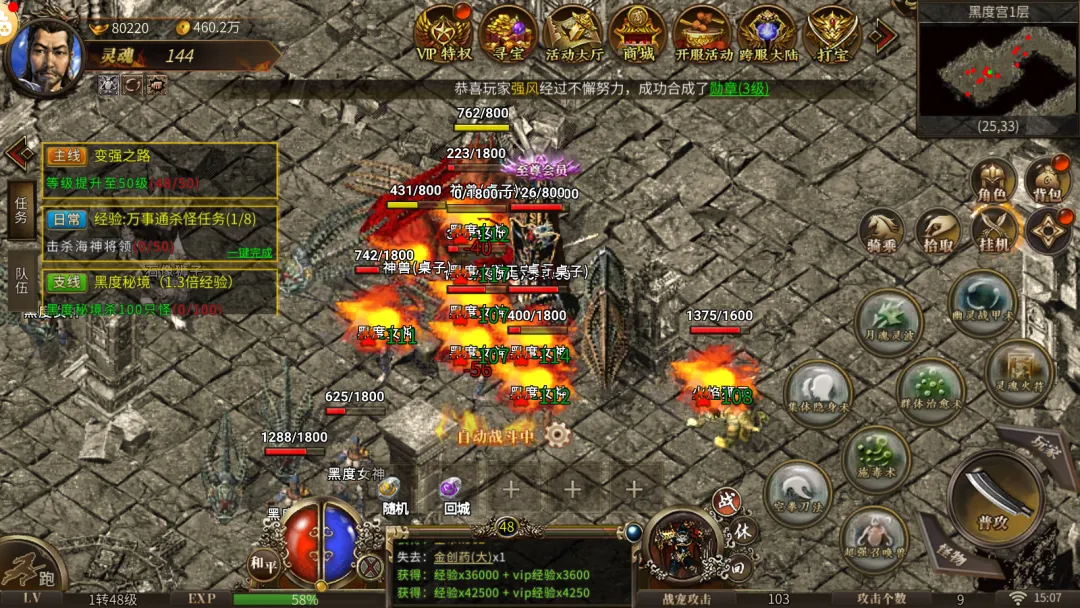The image size is (1080, 608).
Task: Open the 角色 character sheet
Action: [992, 180]
